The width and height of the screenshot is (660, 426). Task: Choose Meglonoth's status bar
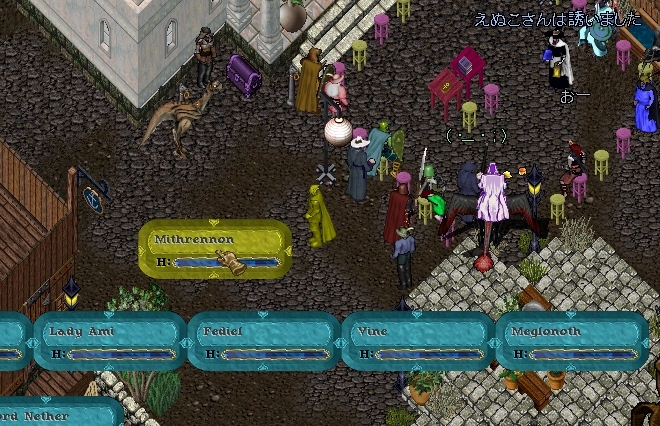click(572, 341)
